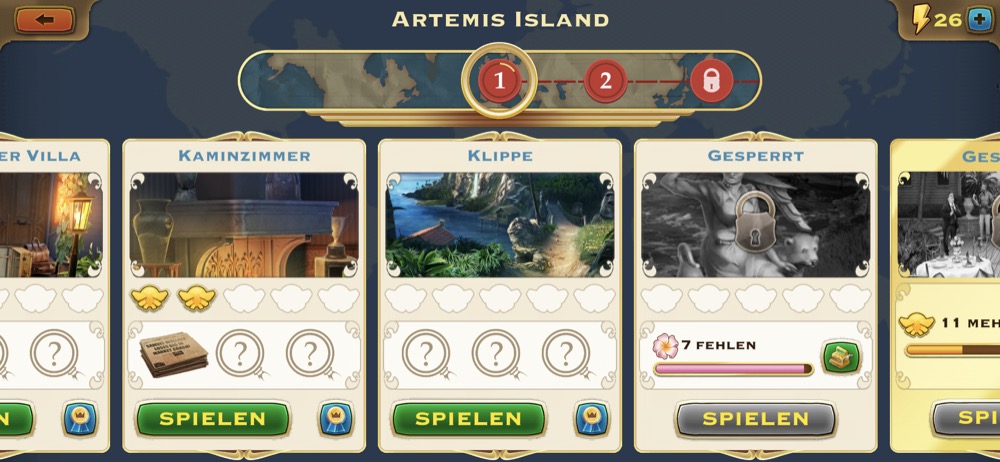Add more energy with the plus button
The image size is (1000, 462).
tap(980, 20)
